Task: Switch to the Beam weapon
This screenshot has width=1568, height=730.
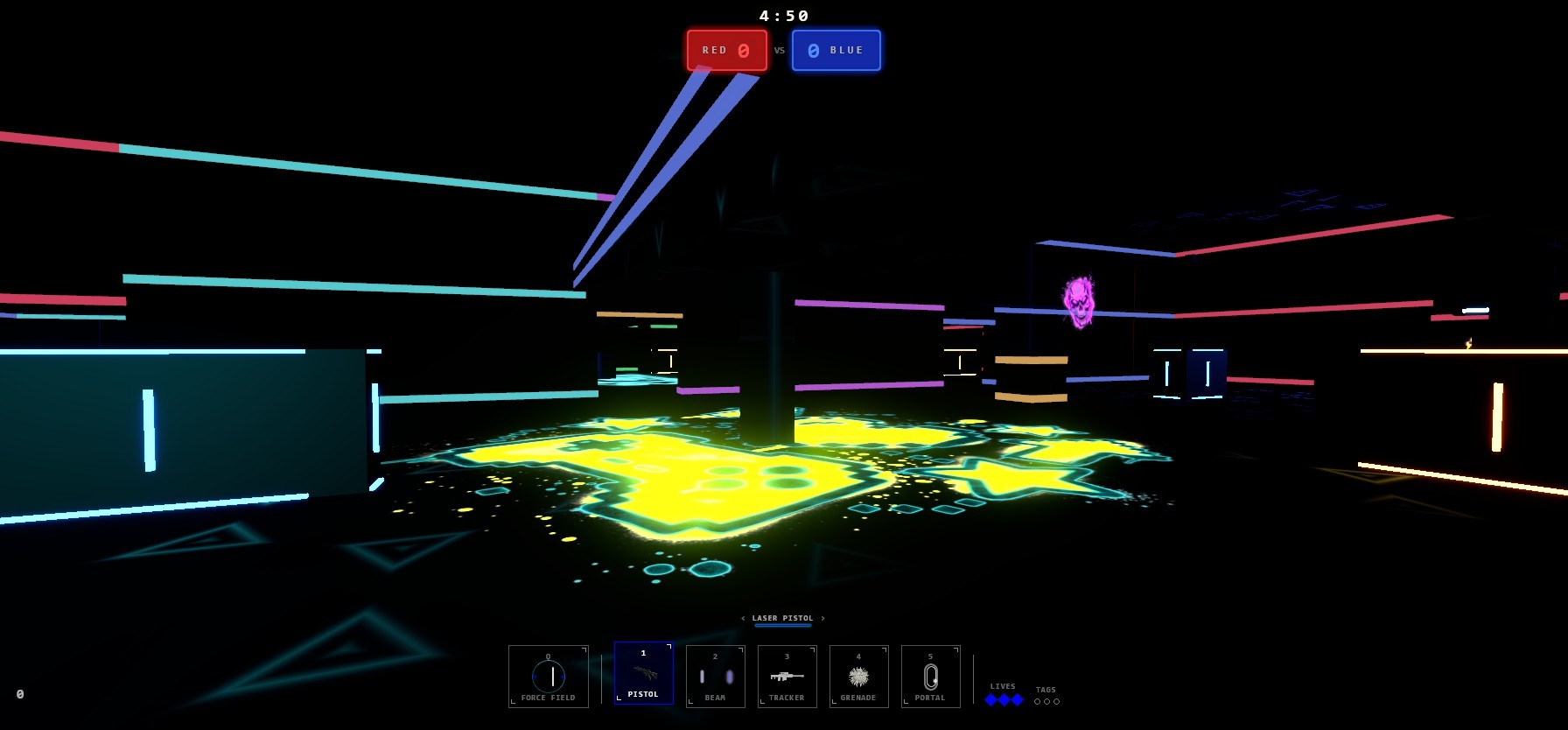Action: [715, 676]
